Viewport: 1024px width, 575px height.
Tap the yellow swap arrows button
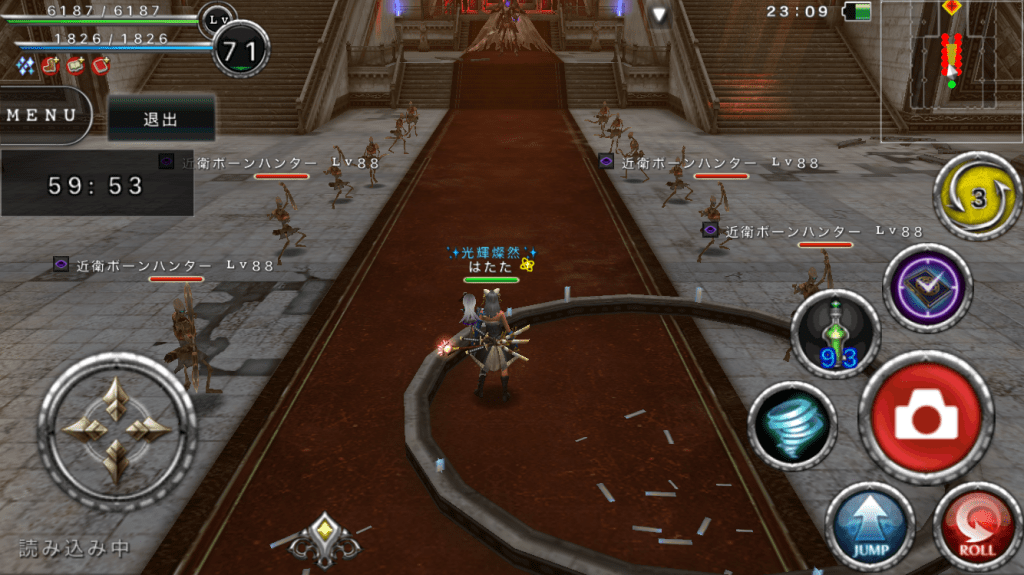pyautogui.click(x=977, y=196)
